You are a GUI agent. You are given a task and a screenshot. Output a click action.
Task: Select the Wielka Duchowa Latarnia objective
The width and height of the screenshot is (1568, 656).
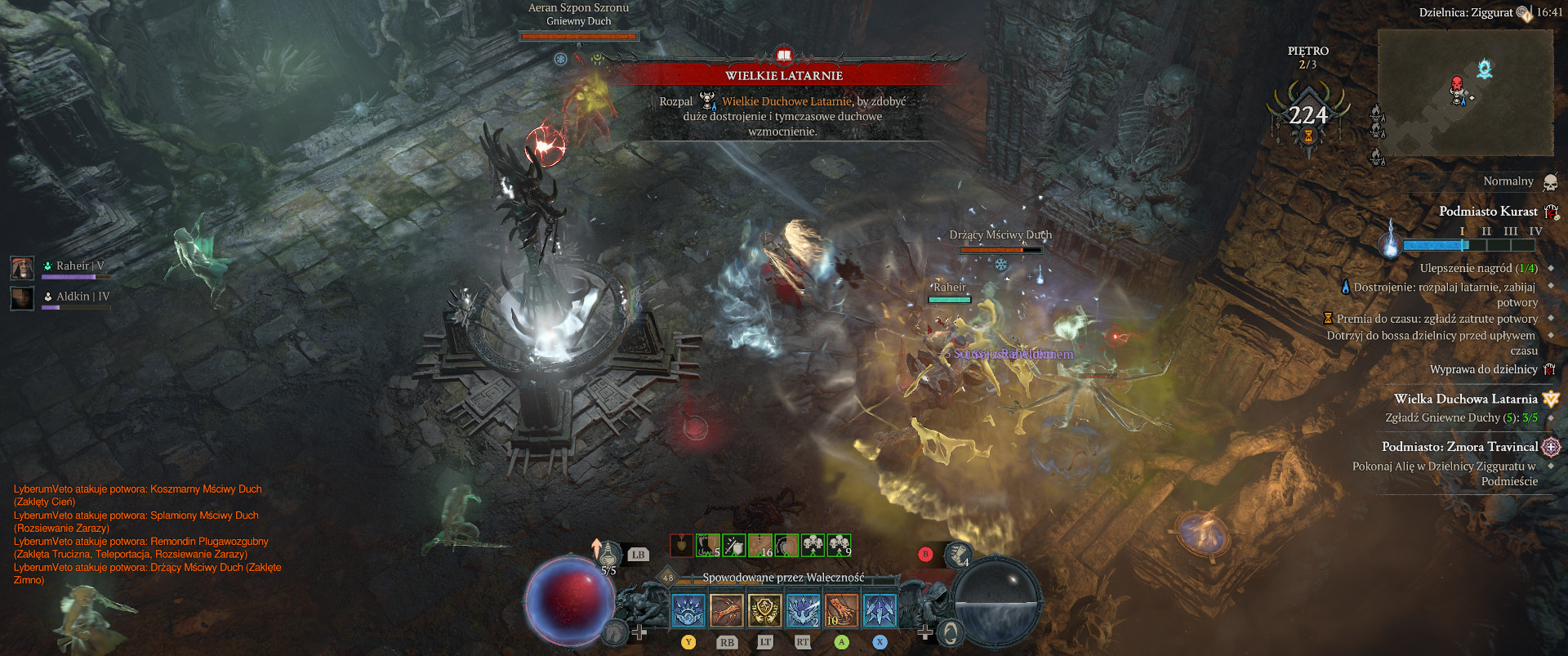pos(1465,399)
